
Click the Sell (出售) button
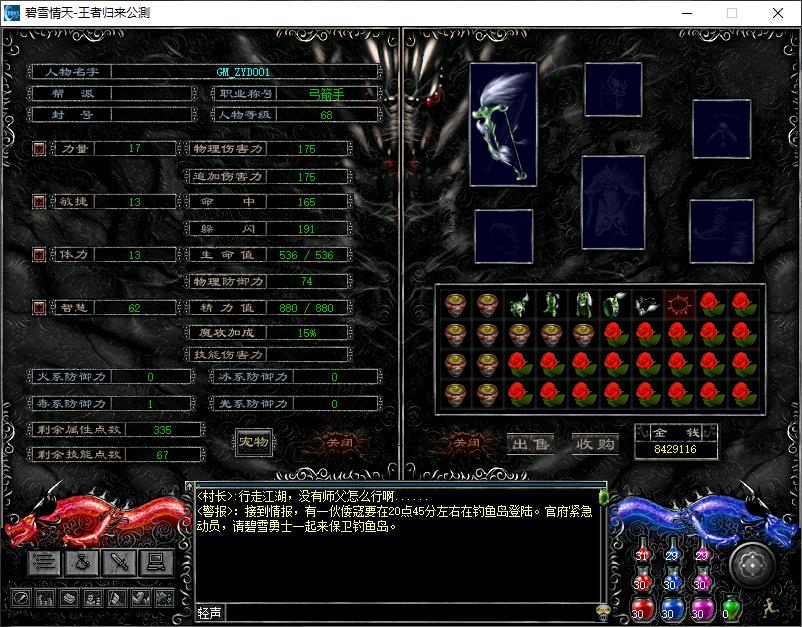(x=531, y=443)
